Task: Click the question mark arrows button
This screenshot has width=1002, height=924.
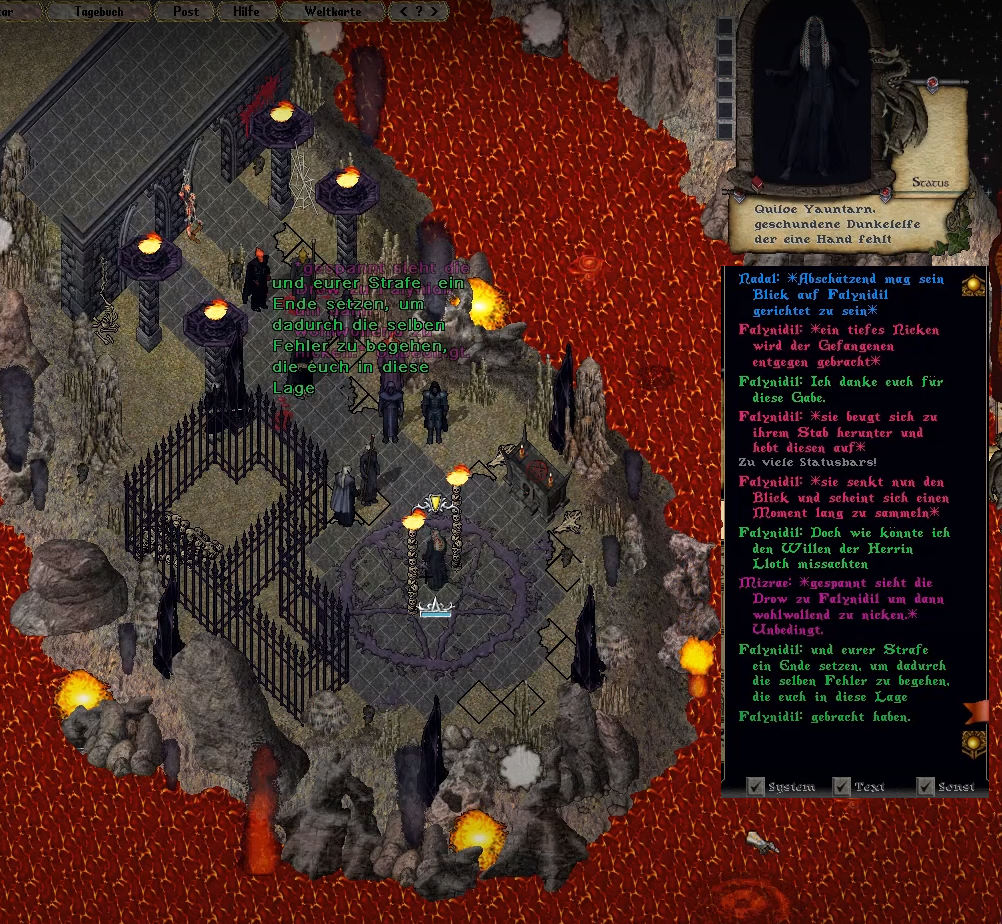Action: 417,11
